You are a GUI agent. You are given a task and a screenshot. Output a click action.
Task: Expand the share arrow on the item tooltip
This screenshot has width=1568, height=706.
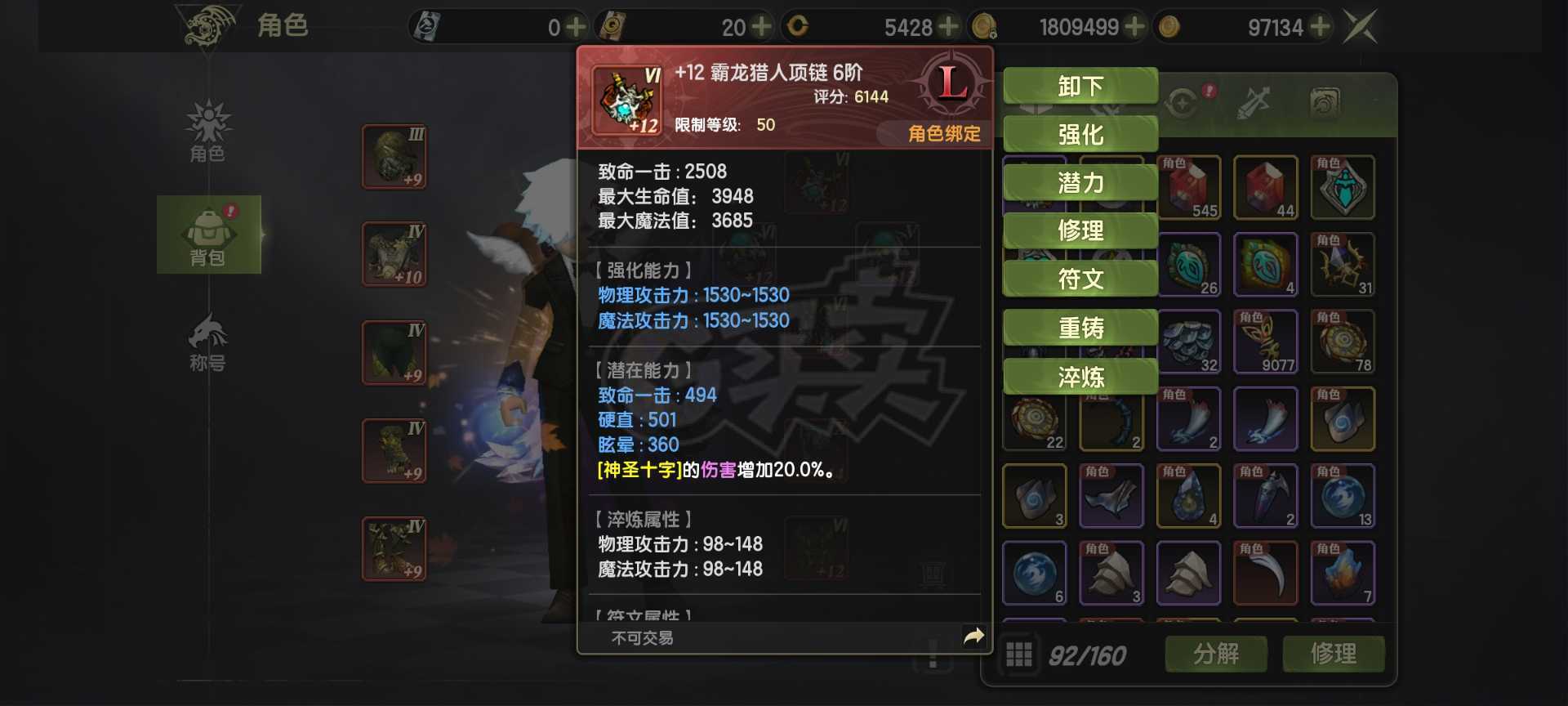(972, 635)
